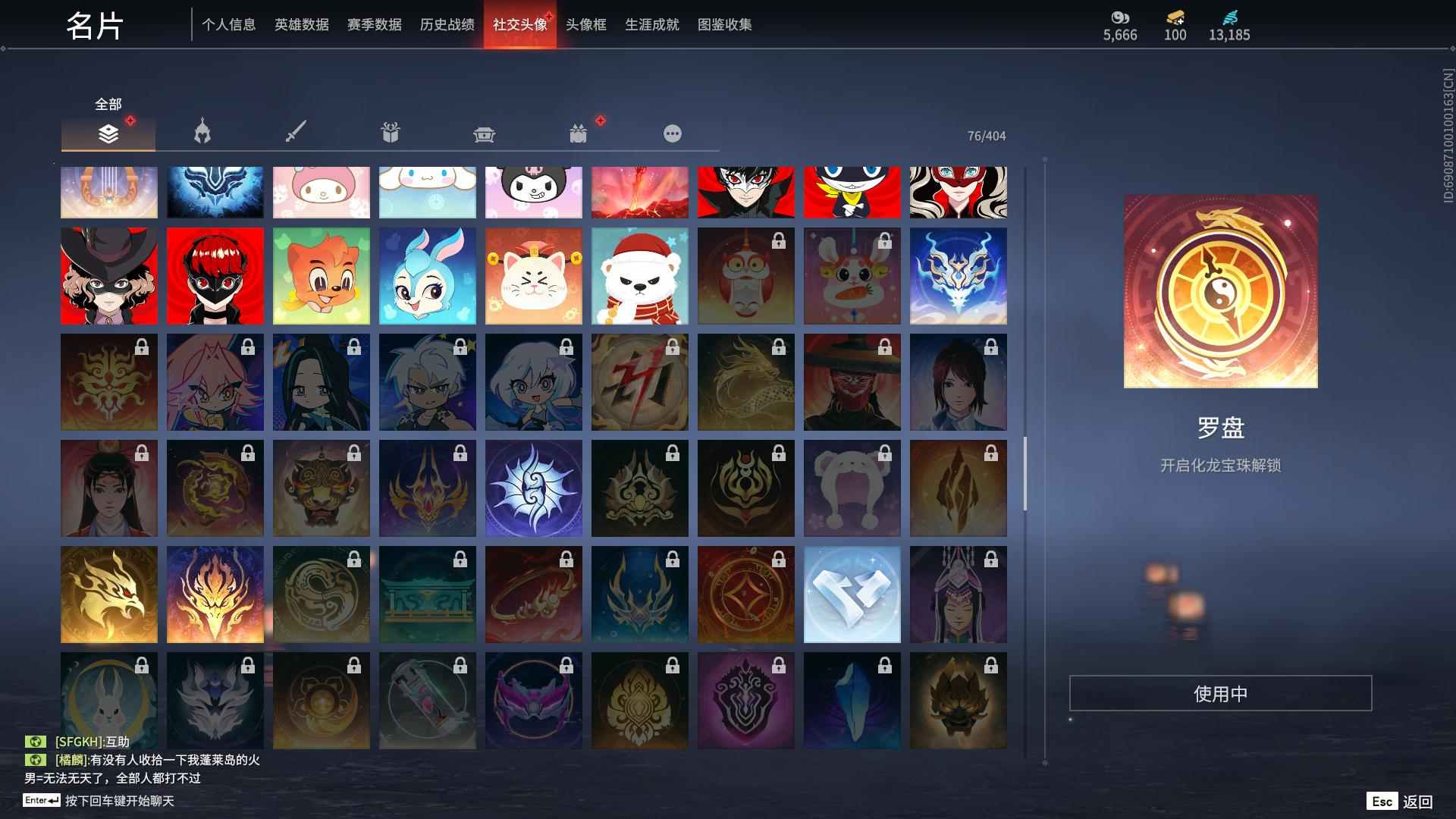Screen dimensions: 1456x819
Task: Open the ellipsis 'more' category filter
Action: tap(673, 133)
